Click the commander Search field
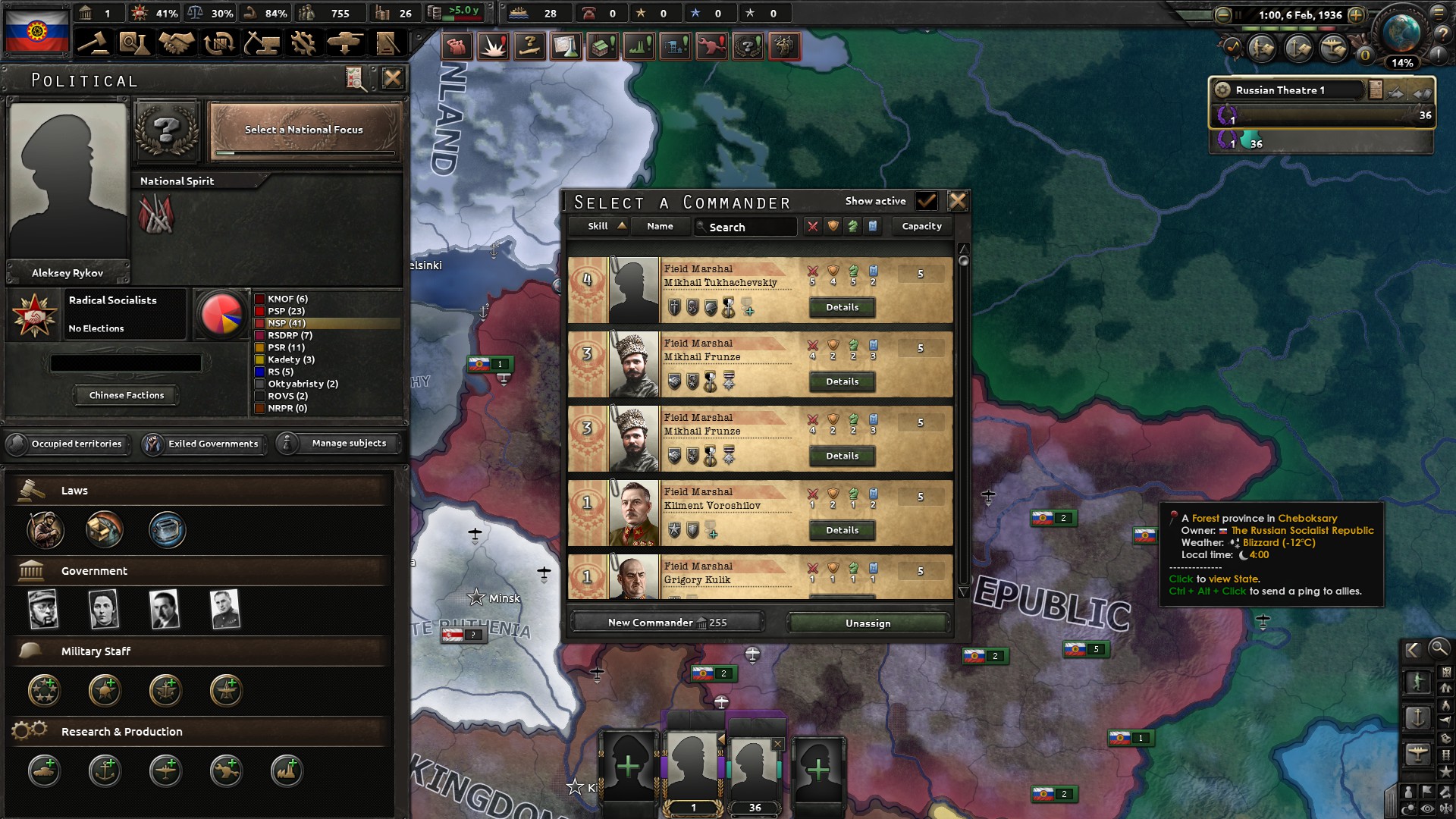Viewport: 1456px width, 819px height. pos(745,227)
